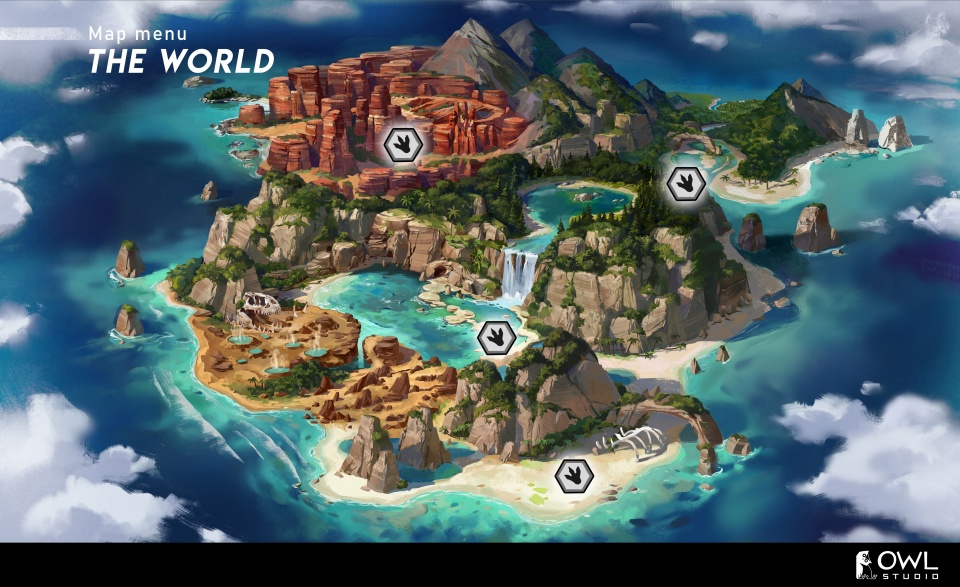Click the map marker on the southern beach
Viewport: 960px width, 587px height.
click(x=574, y=474)
